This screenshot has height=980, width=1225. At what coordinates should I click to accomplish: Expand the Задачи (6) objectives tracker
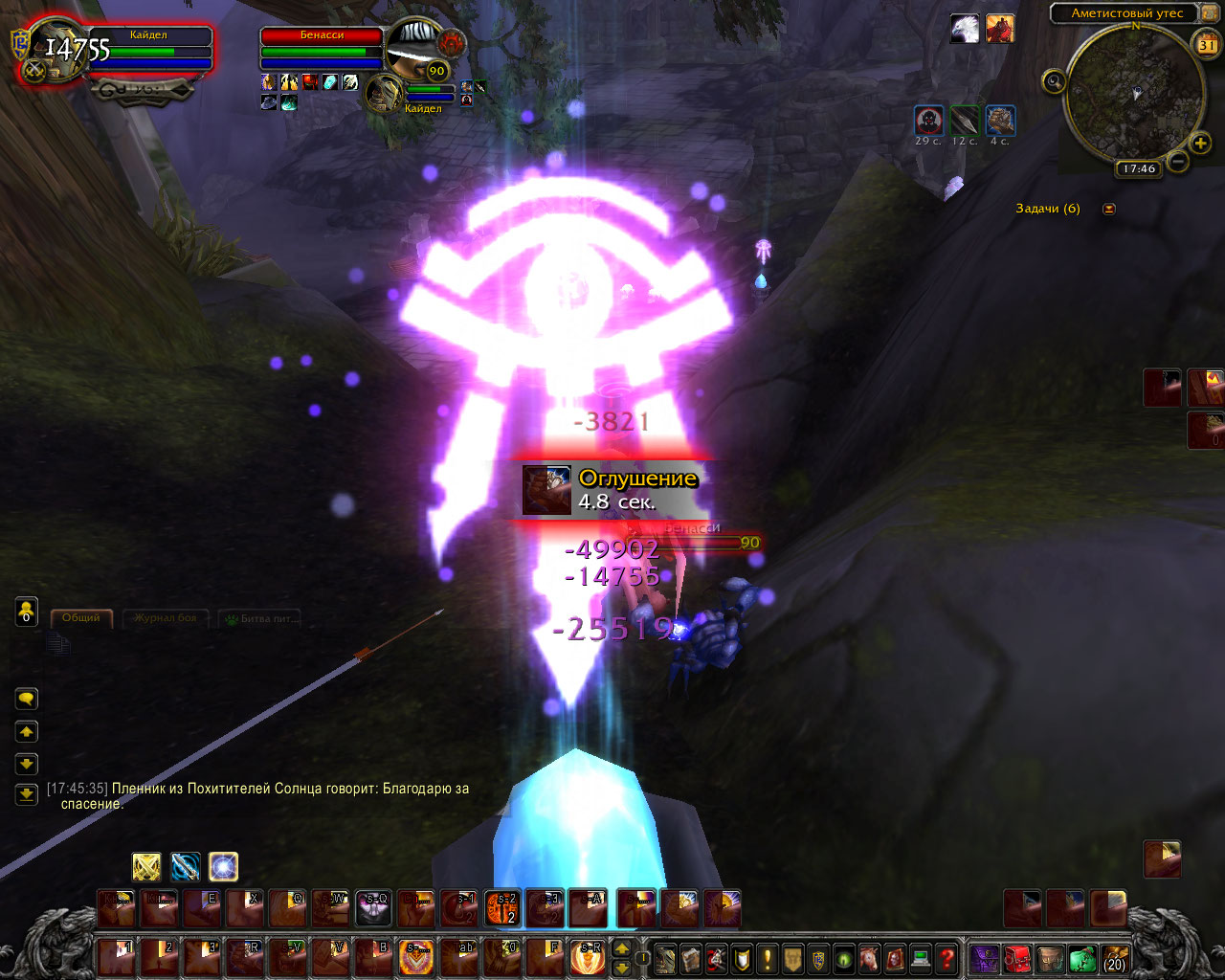coord(1109,209)
